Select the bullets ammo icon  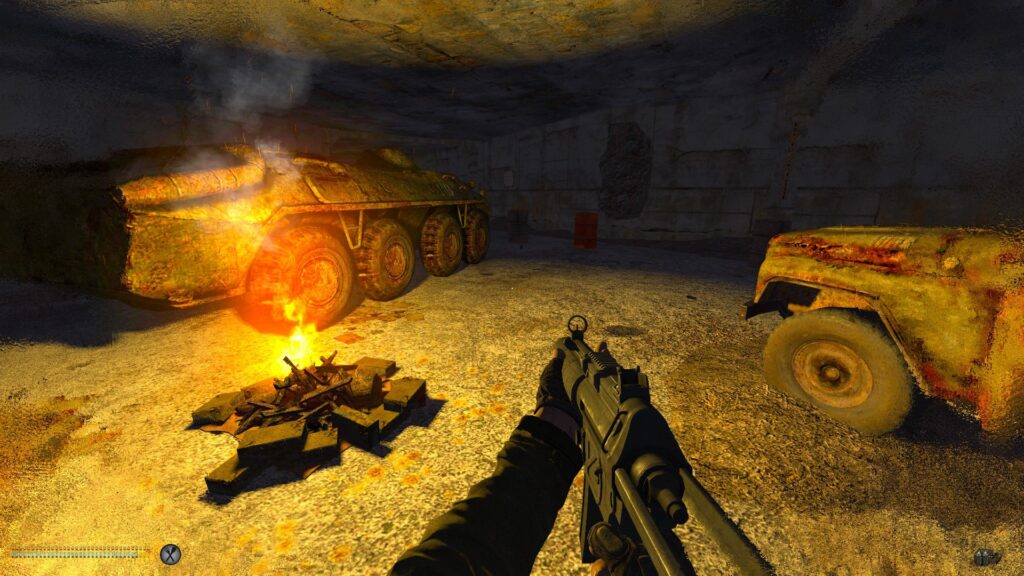coord(986,556)
